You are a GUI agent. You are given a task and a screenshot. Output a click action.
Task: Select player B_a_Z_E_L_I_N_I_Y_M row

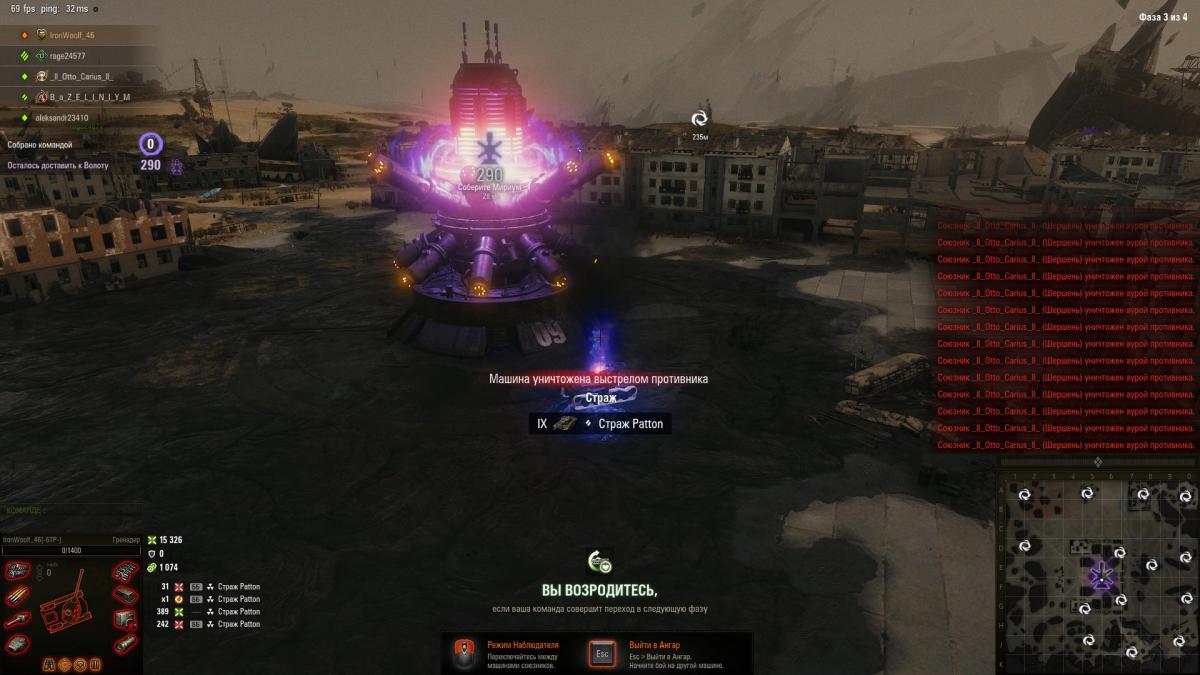[89, 97]
